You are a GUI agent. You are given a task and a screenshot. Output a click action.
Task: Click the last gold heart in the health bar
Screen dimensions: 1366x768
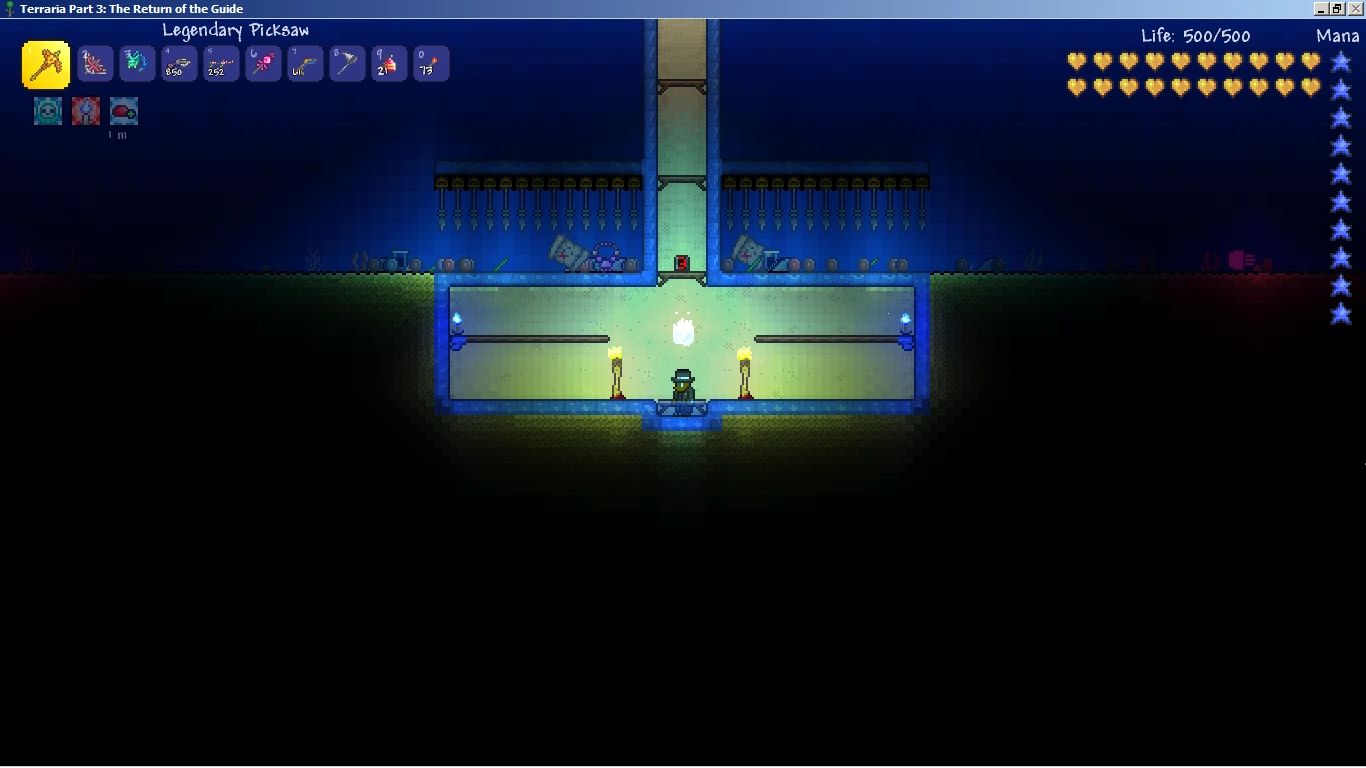tap(1312, 87)
